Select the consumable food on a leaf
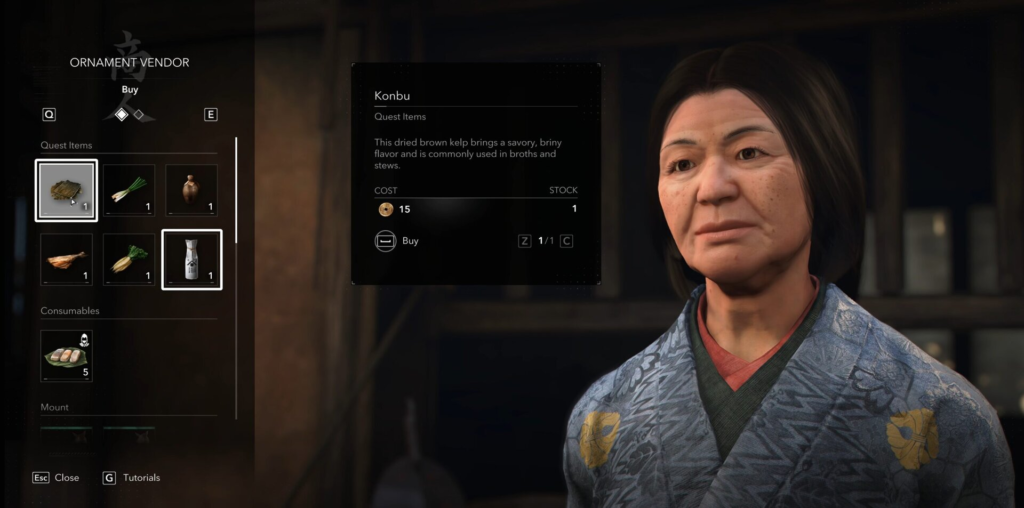The image size is (1024, 508). (66, 356)
